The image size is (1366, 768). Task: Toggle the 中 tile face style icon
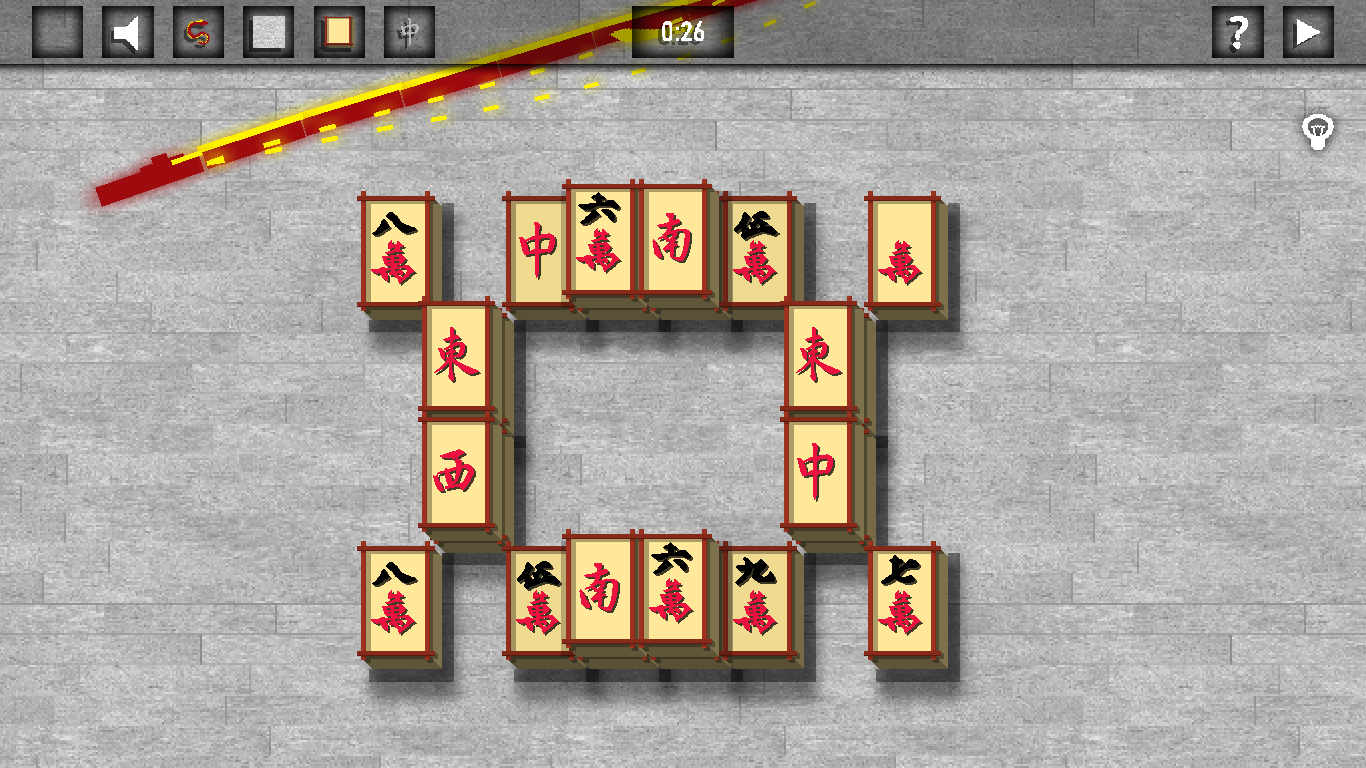(x=408, y=31)
